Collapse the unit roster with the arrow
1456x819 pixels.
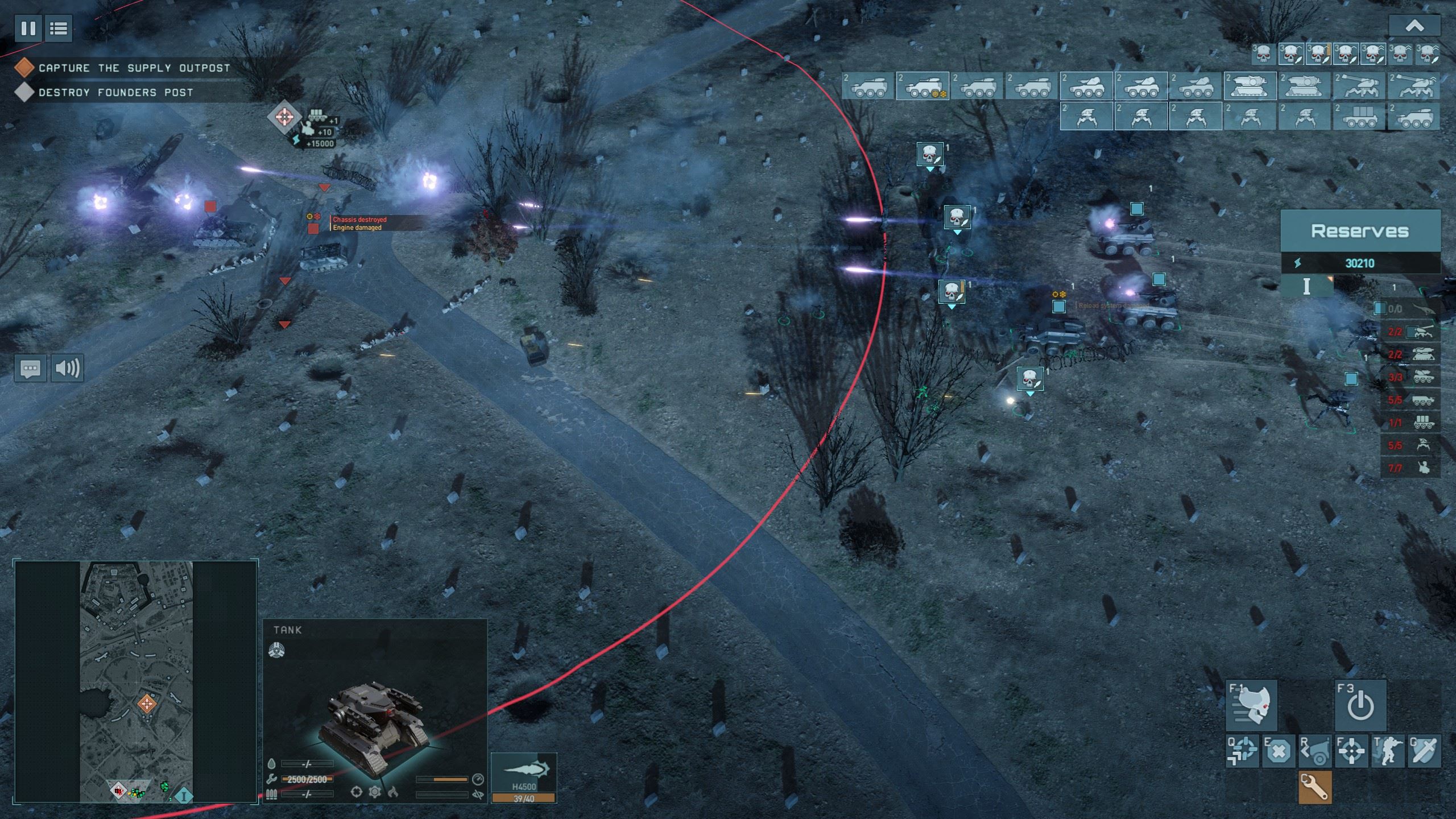point(1414,26)
